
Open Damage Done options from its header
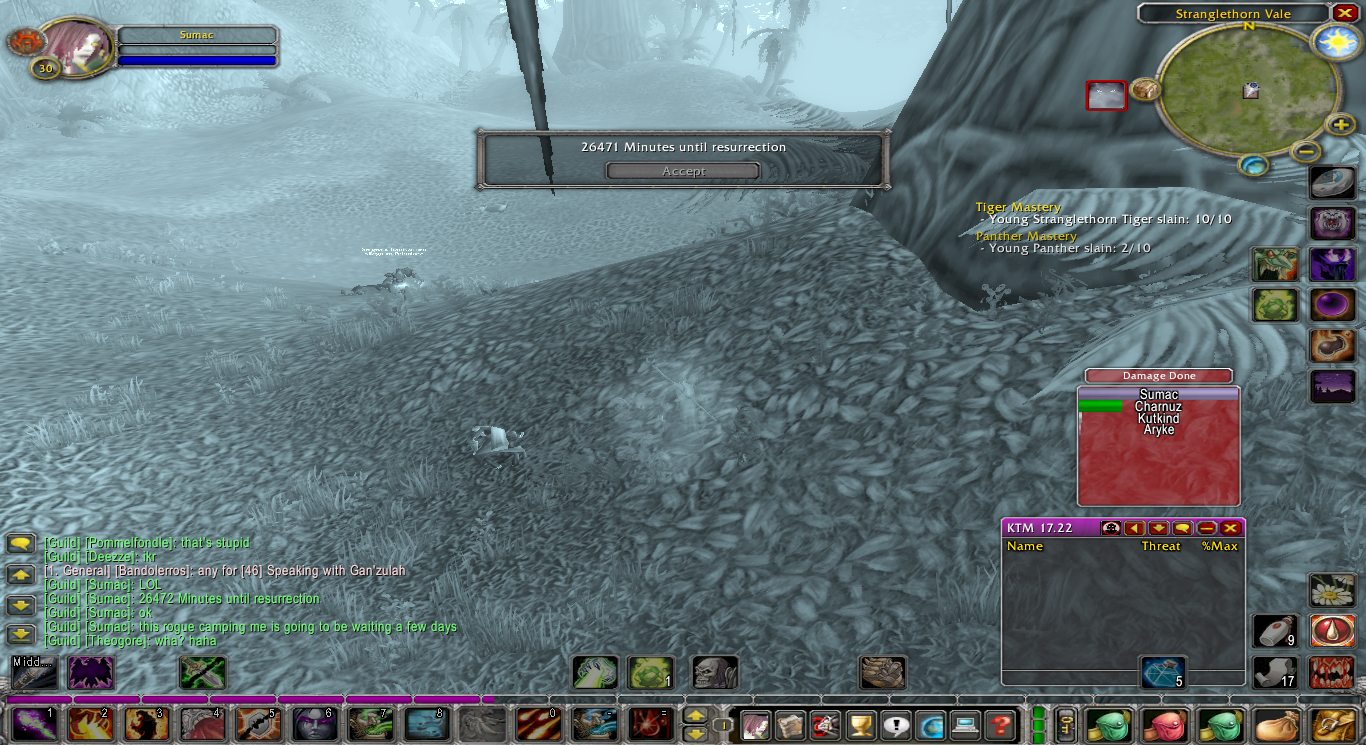(1158, 376)
